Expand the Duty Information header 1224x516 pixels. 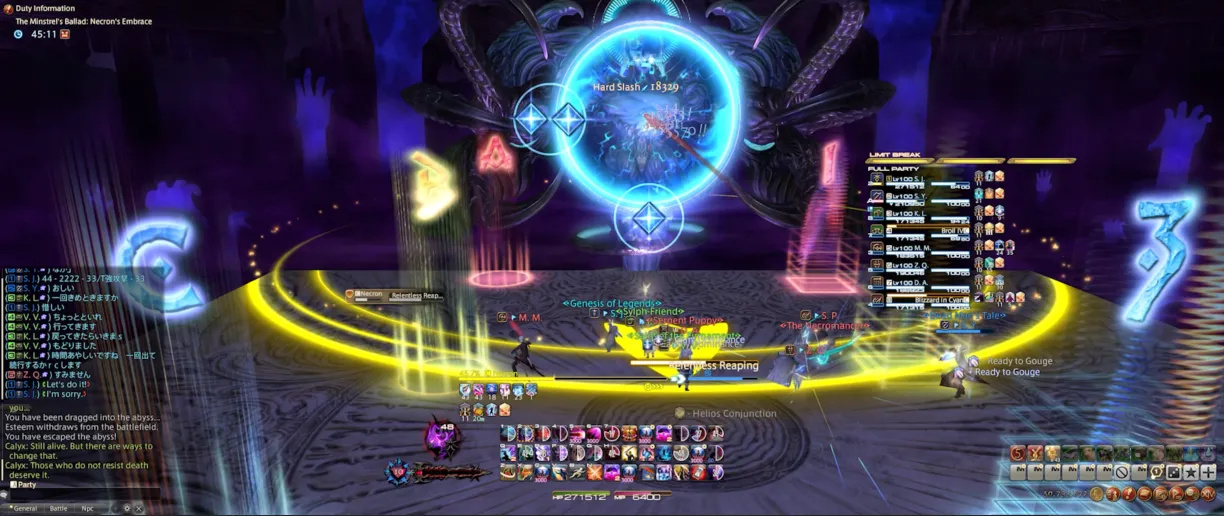point(45,8)
